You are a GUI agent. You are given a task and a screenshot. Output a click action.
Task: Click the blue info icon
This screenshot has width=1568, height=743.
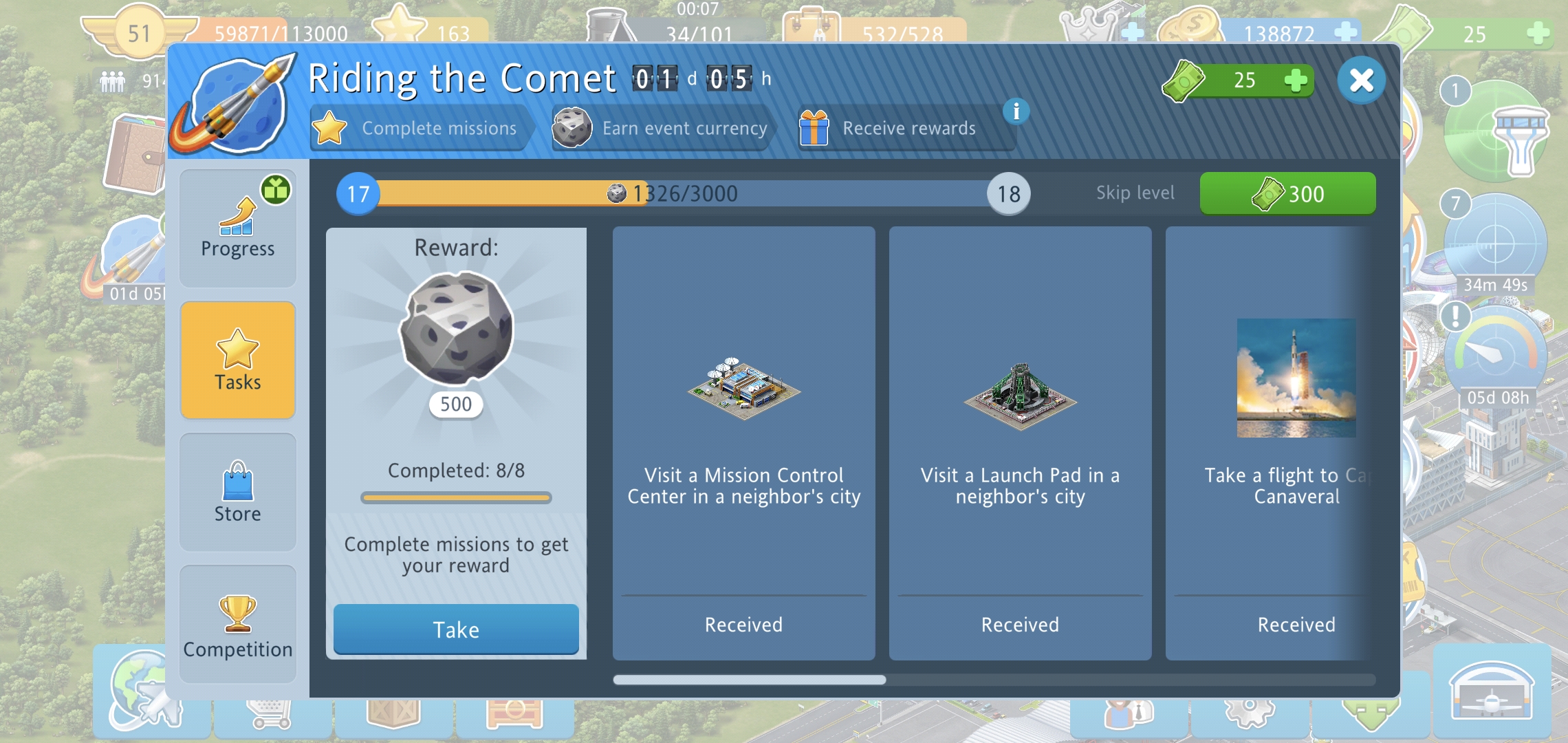tap(1016, 111)
